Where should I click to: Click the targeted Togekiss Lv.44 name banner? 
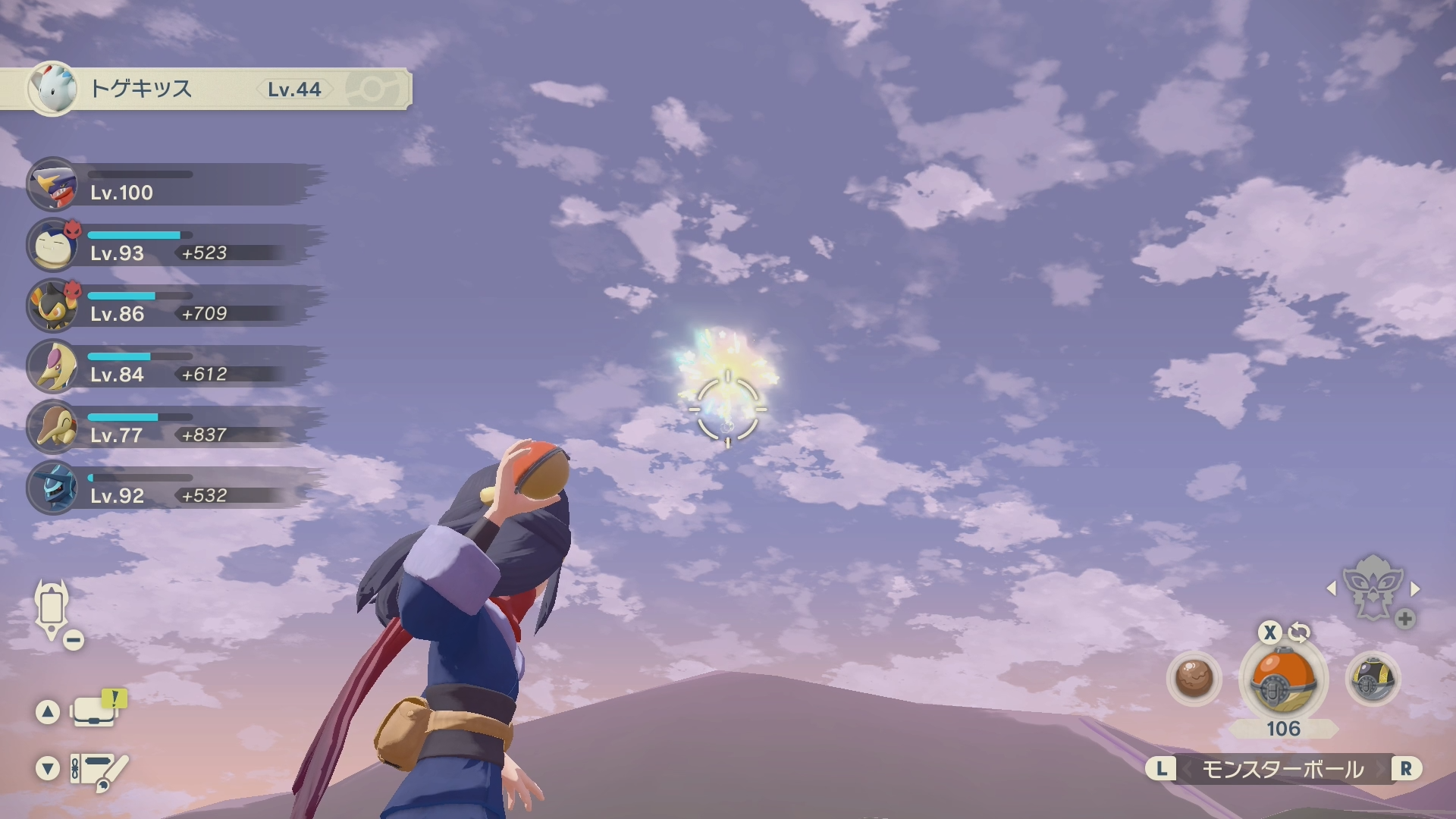(205, 89)
